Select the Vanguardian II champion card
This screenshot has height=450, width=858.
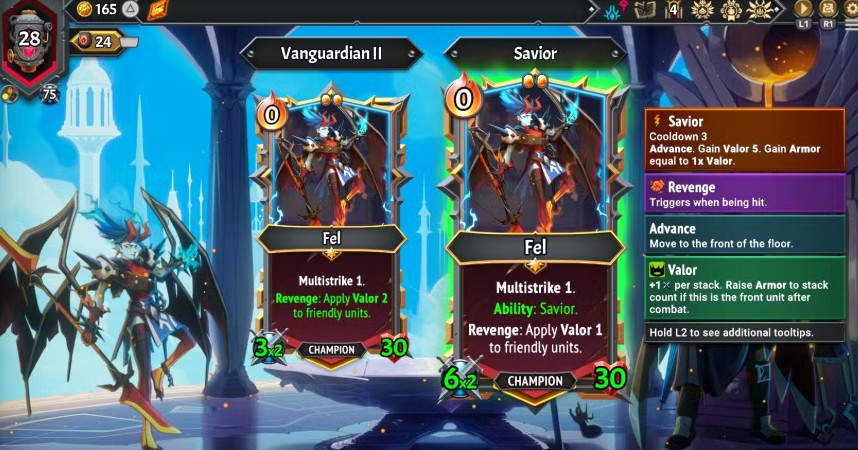(330, 230)
